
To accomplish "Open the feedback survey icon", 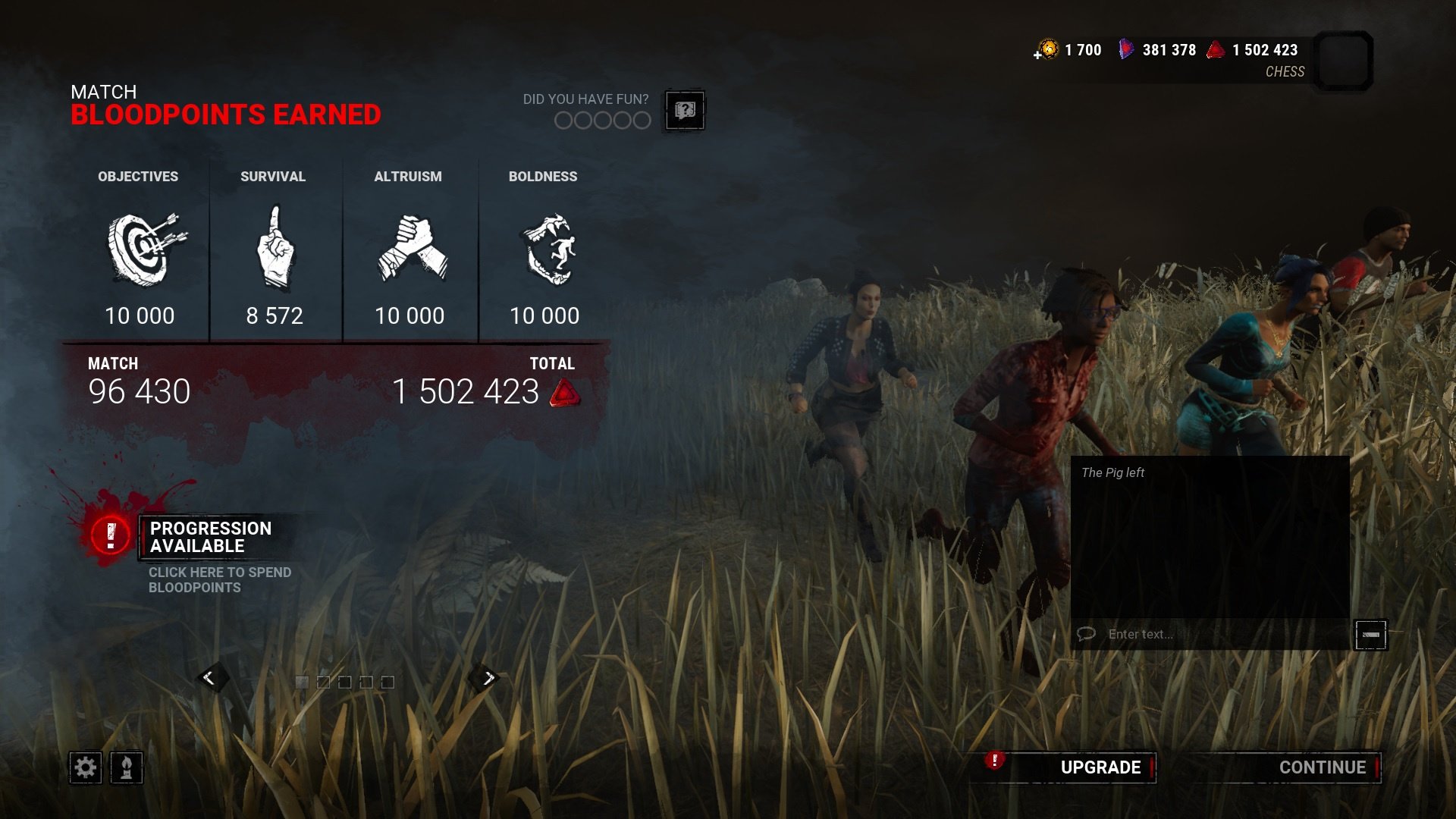I will [x=685, y=111].
